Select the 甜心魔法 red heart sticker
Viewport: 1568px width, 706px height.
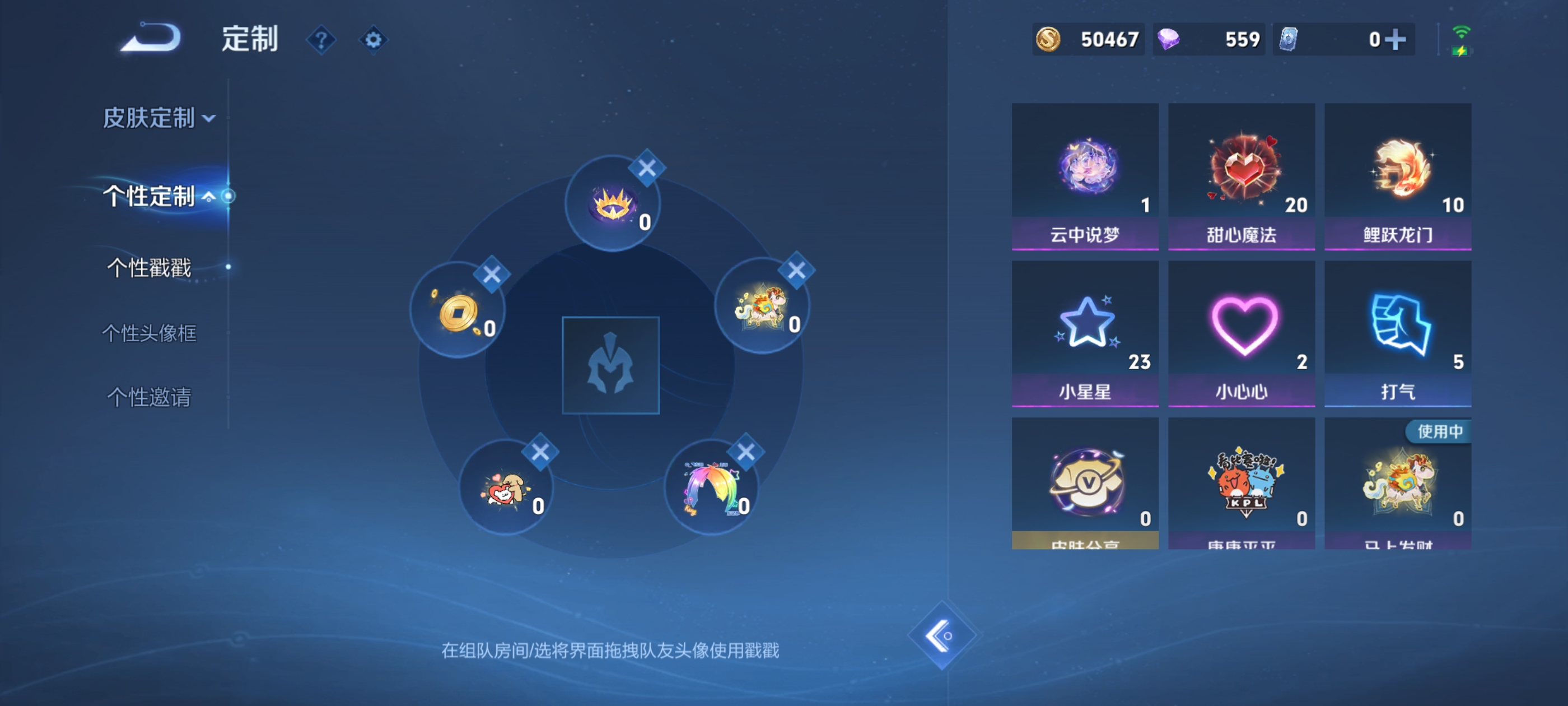pyautogui.click(x=1242, y=176)
